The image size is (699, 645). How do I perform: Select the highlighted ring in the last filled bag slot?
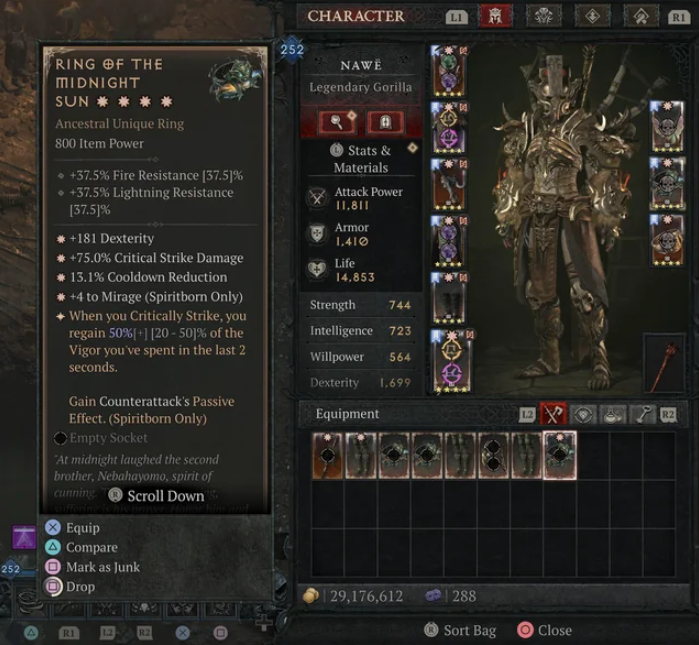[x=559, y=455]
